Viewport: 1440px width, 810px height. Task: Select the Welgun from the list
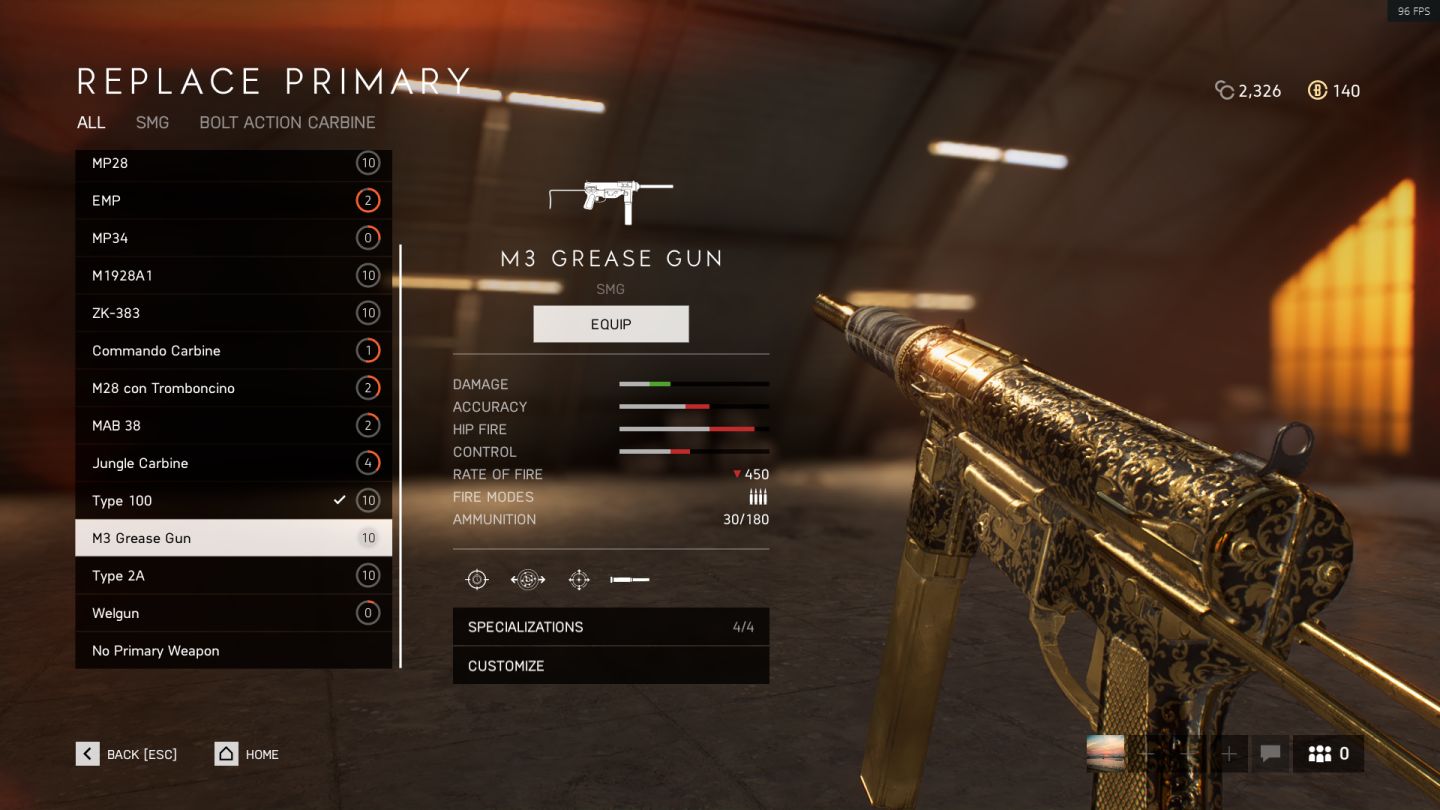(233, 613)
